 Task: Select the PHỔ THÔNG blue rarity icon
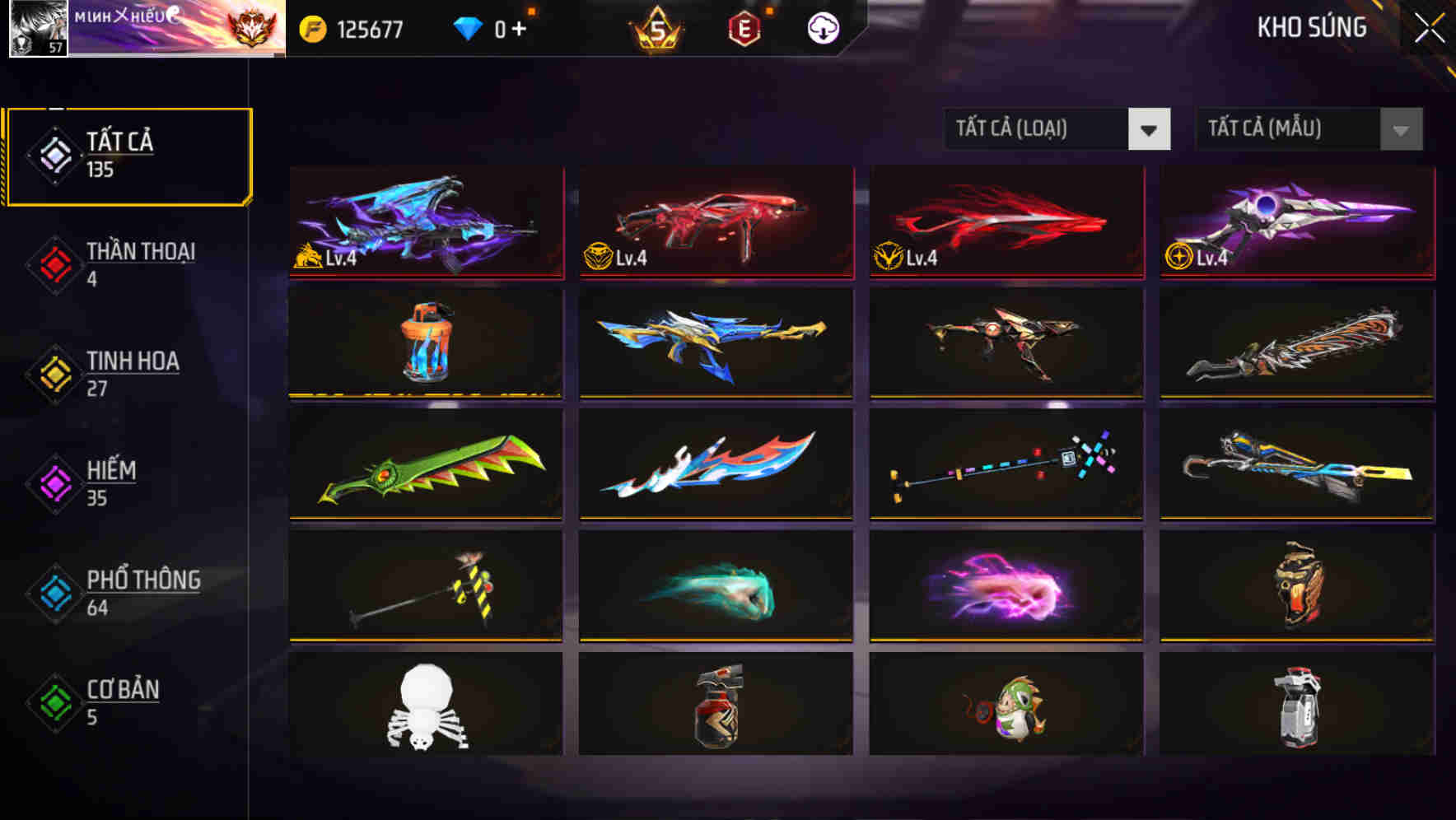click(x=54, y=592)
